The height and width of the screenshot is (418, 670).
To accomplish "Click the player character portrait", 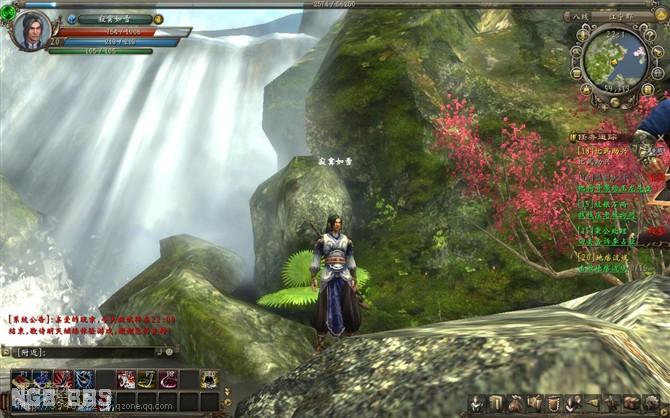I will point(31,30).
